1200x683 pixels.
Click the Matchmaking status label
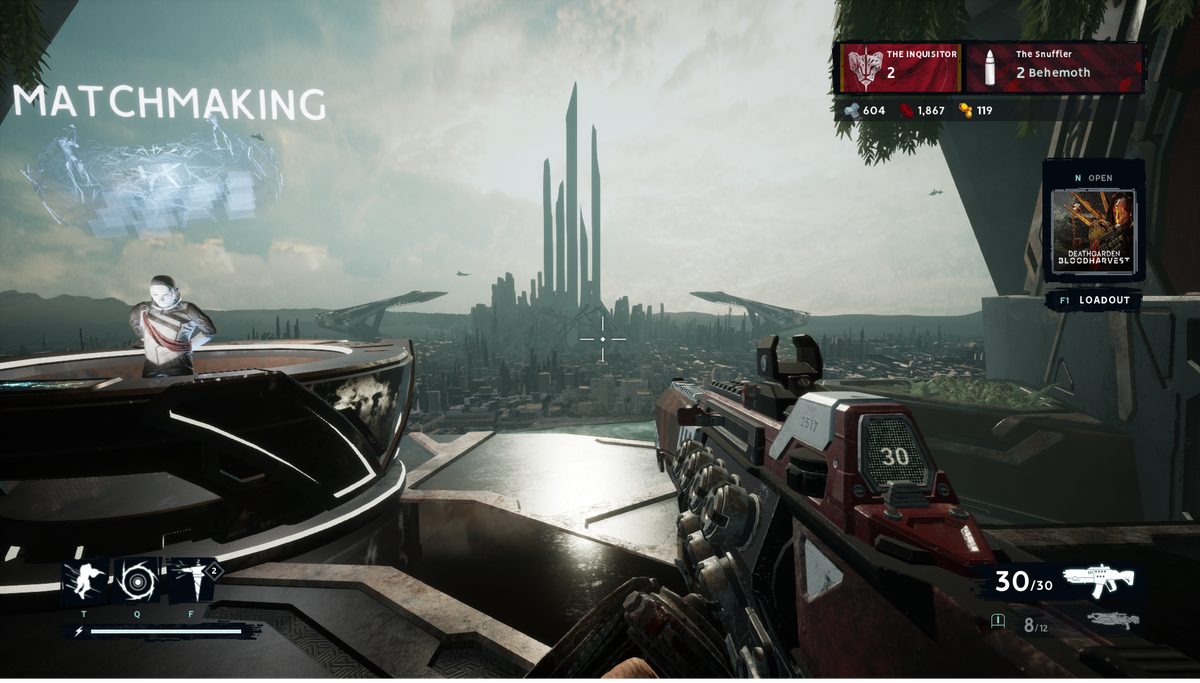click(x=169, y=104)
